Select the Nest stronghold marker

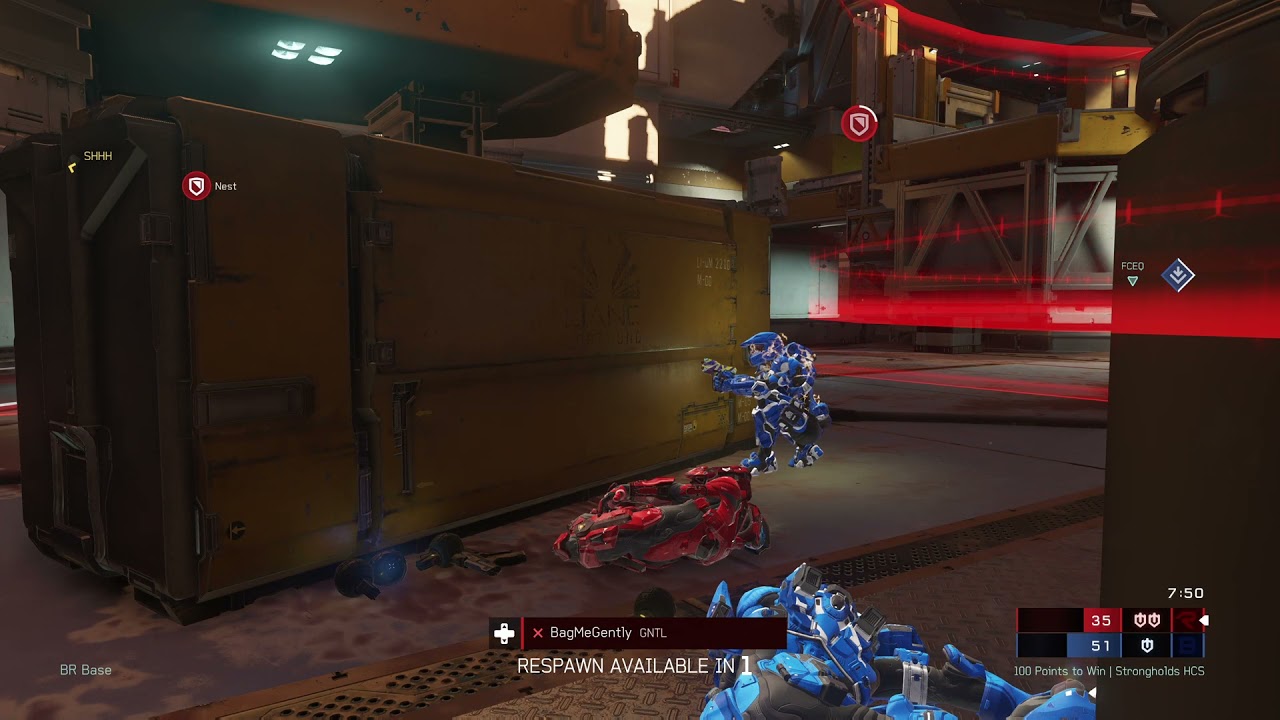point(196,186)
